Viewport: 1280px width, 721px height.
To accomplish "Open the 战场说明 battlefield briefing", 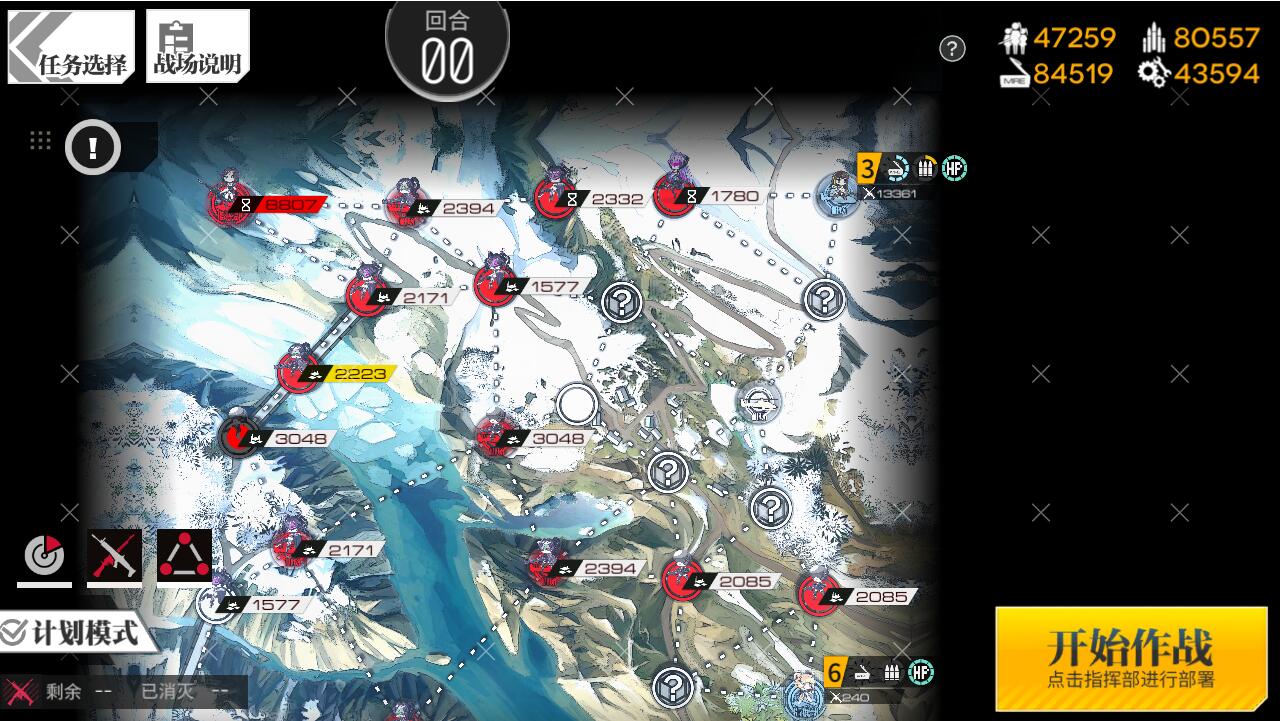I will pos(197,47).
